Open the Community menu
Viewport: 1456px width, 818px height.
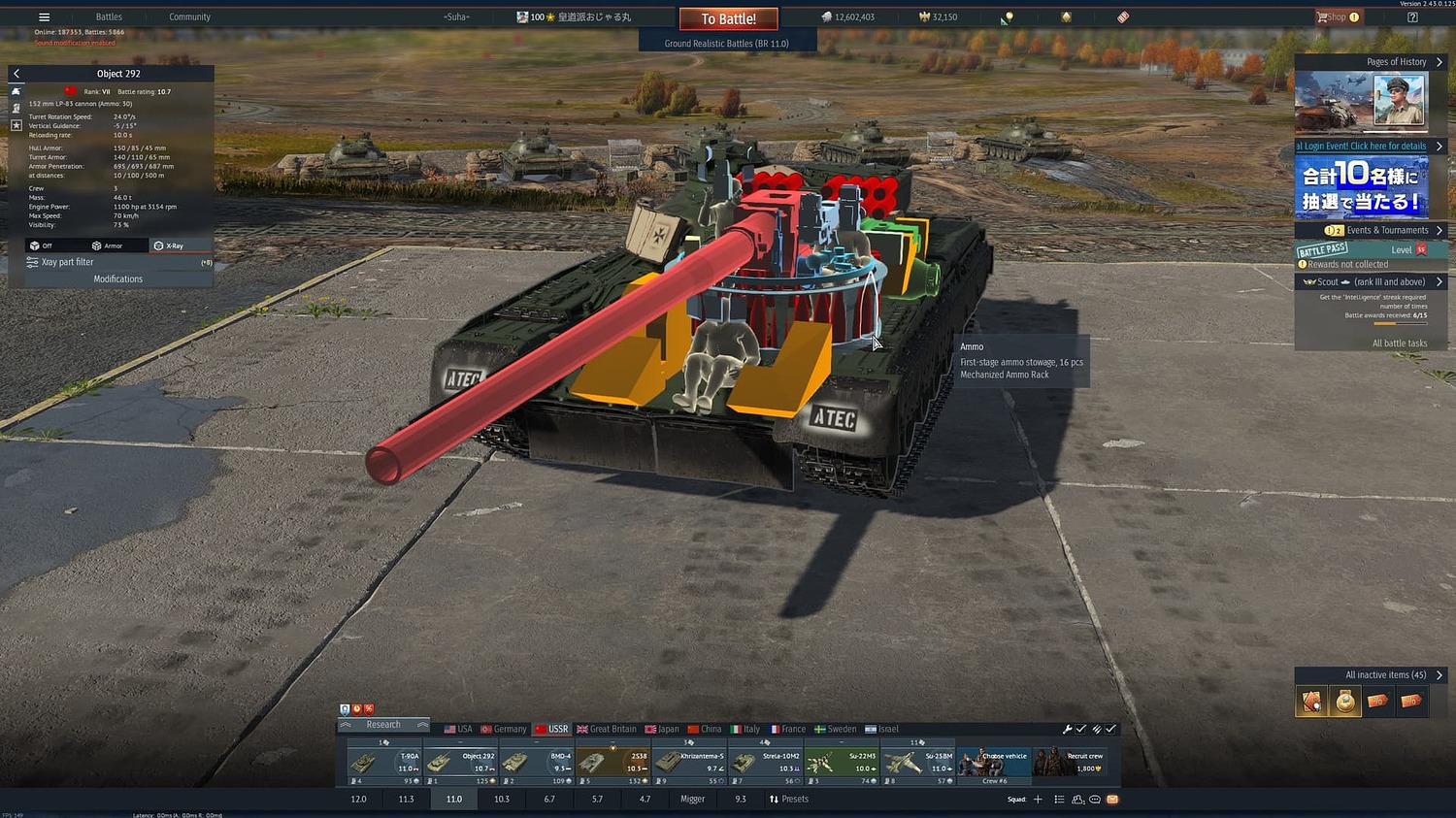(189, 16)
